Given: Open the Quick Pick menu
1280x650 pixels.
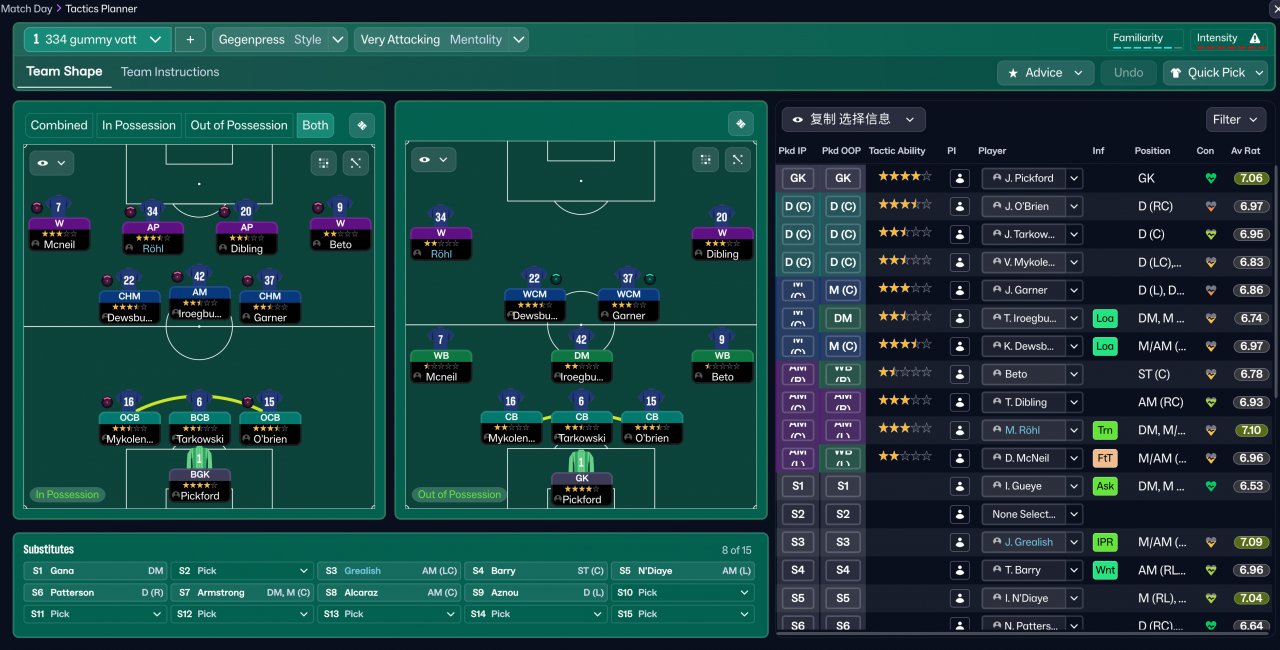Looking at the screenshot, I should [1215, 73].
